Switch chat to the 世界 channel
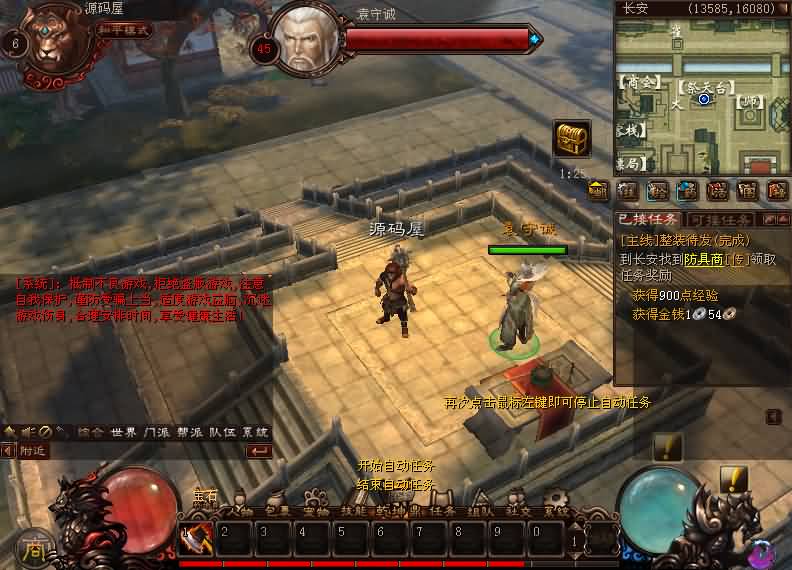 124,432
